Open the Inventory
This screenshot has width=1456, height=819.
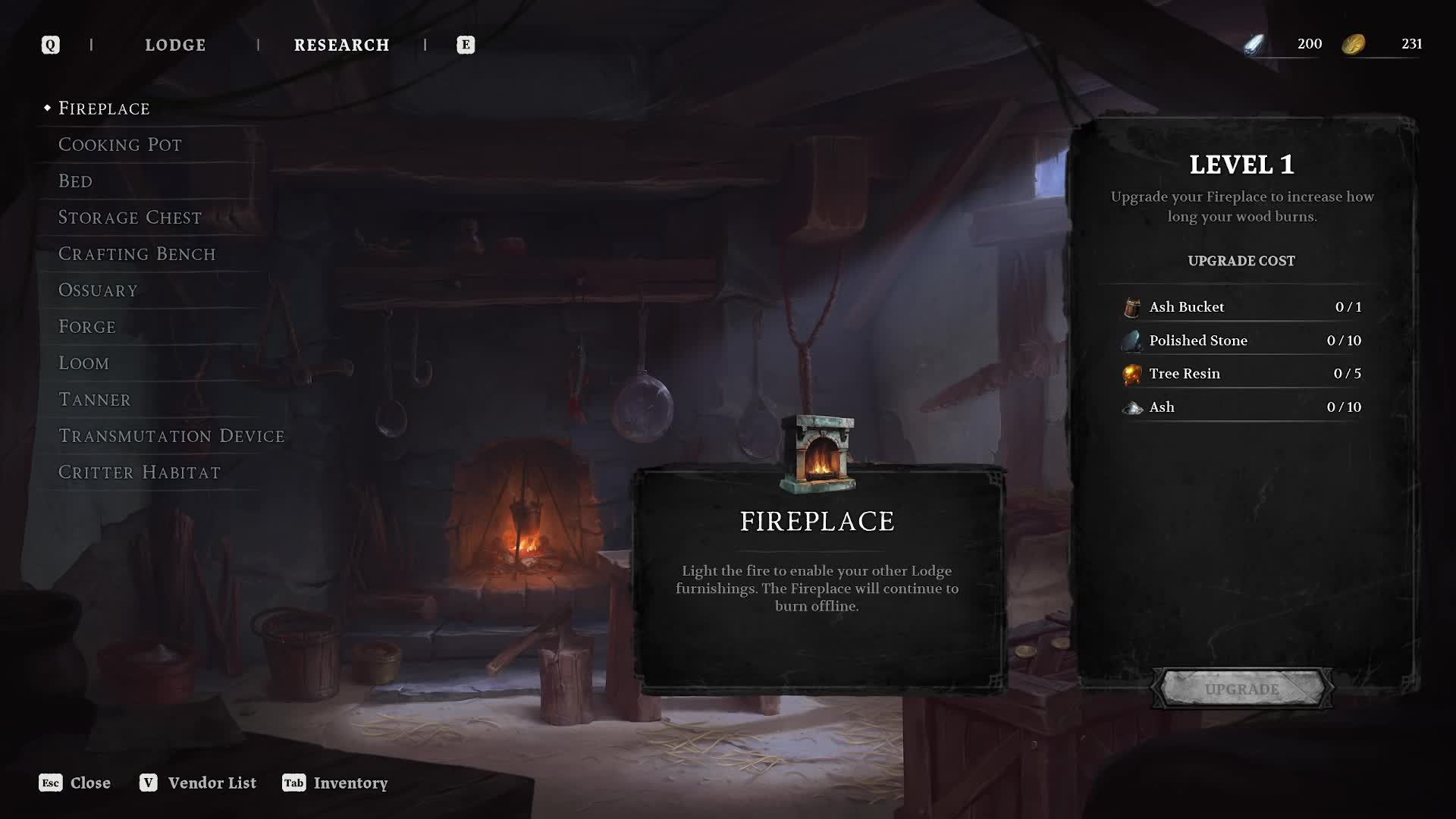335,783
